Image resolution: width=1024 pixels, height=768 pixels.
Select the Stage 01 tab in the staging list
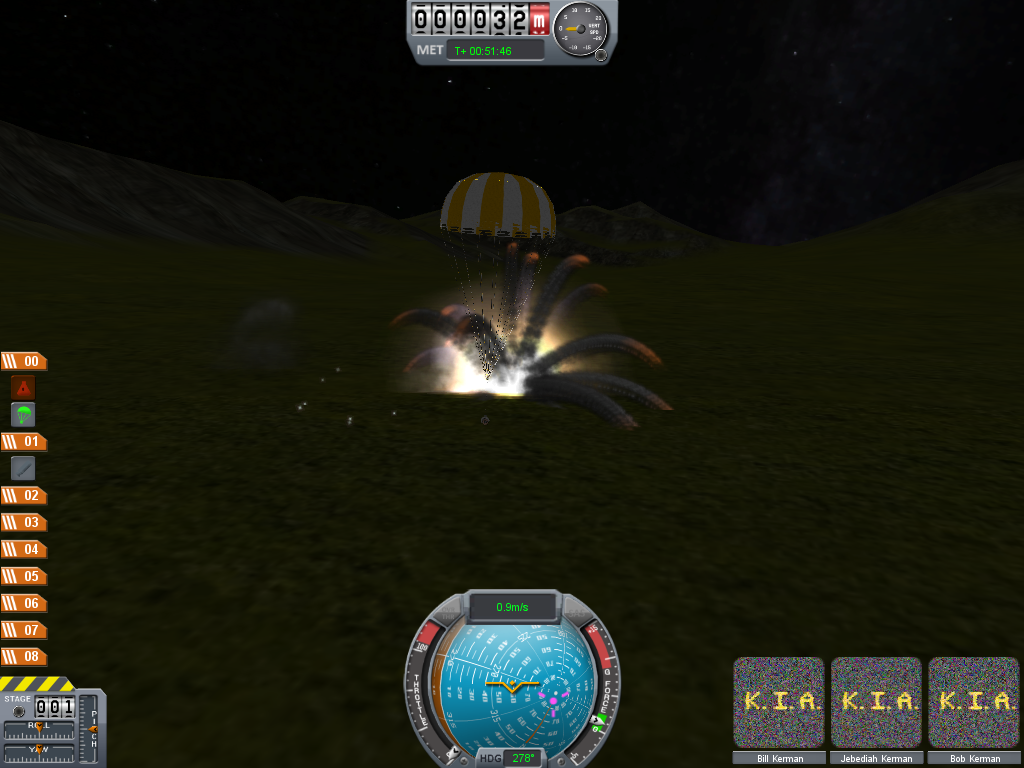[23, 441]
